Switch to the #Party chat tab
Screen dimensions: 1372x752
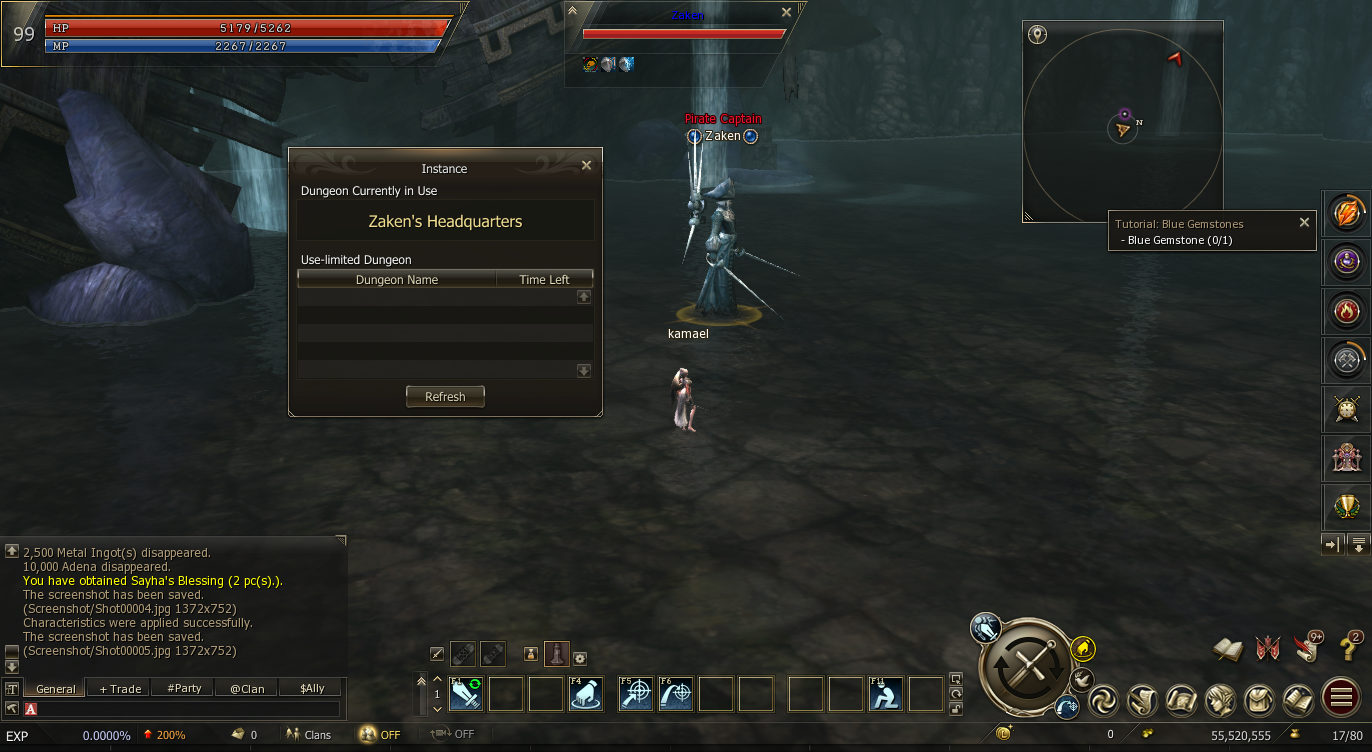(x=184, y=688)
